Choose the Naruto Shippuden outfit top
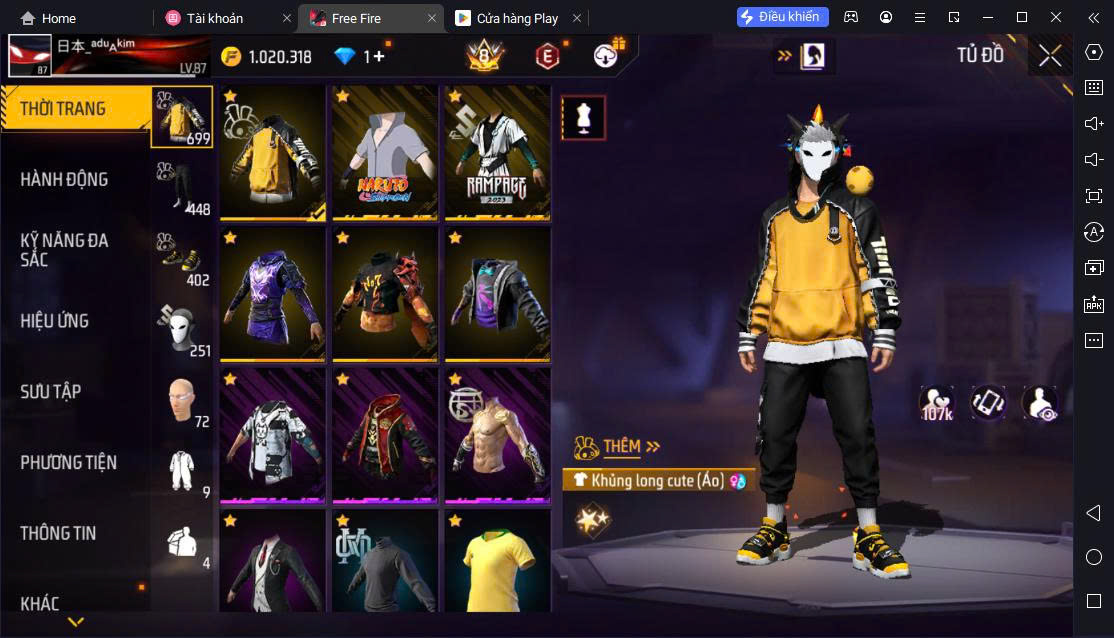This screenshot has height=638, width=1114. click(385, 152)
